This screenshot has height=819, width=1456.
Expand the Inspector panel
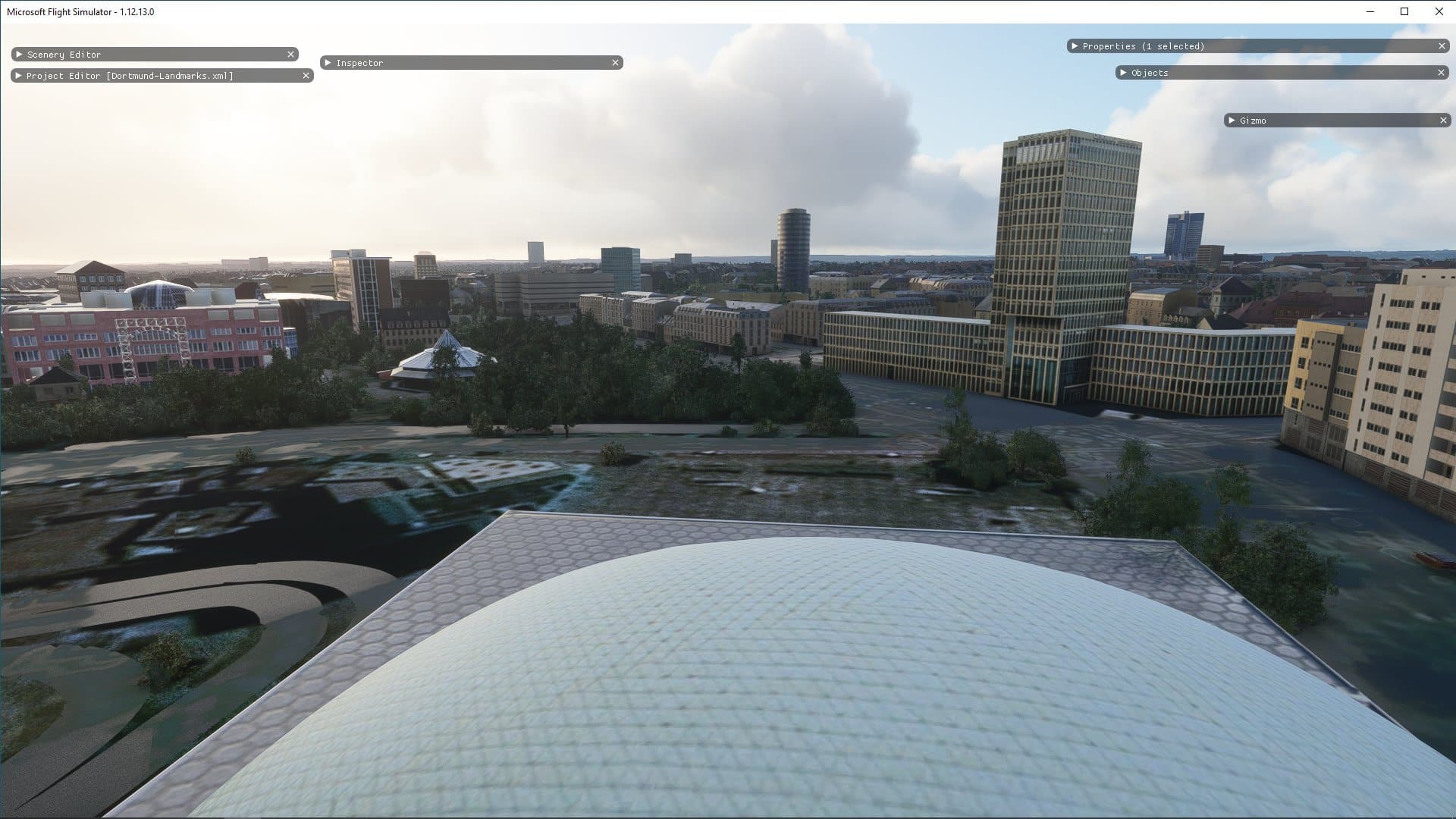click(x=328, y=63)
